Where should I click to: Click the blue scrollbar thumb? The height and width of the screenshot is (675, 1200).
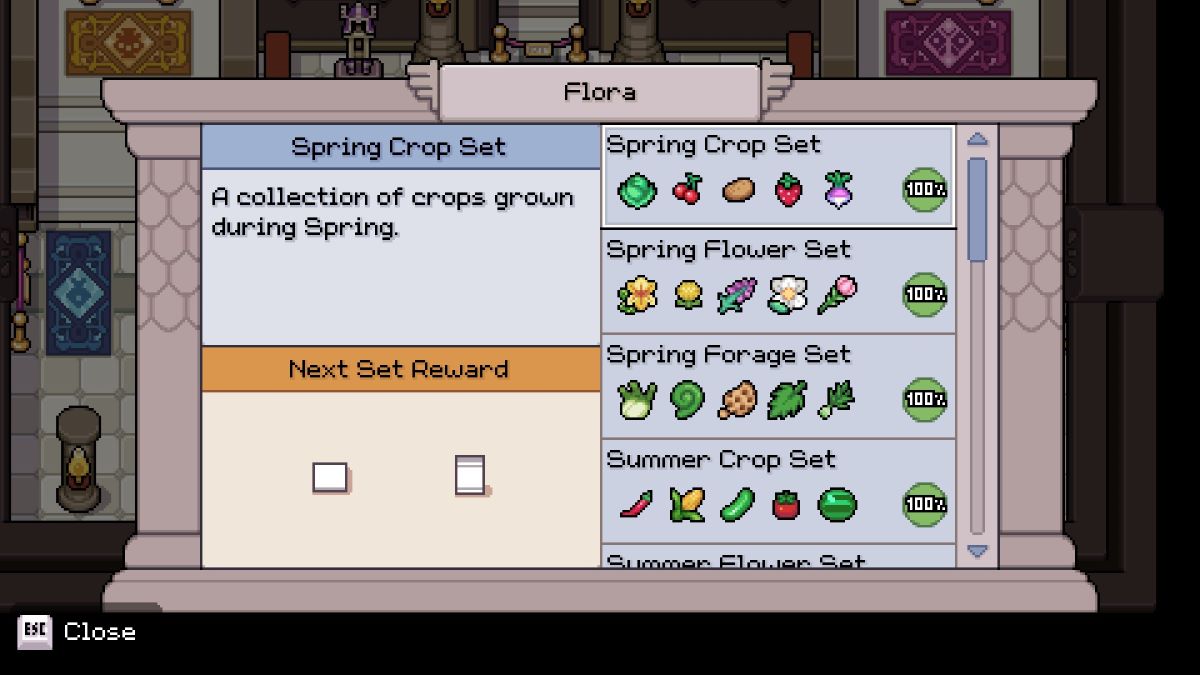tap(977, 210)
